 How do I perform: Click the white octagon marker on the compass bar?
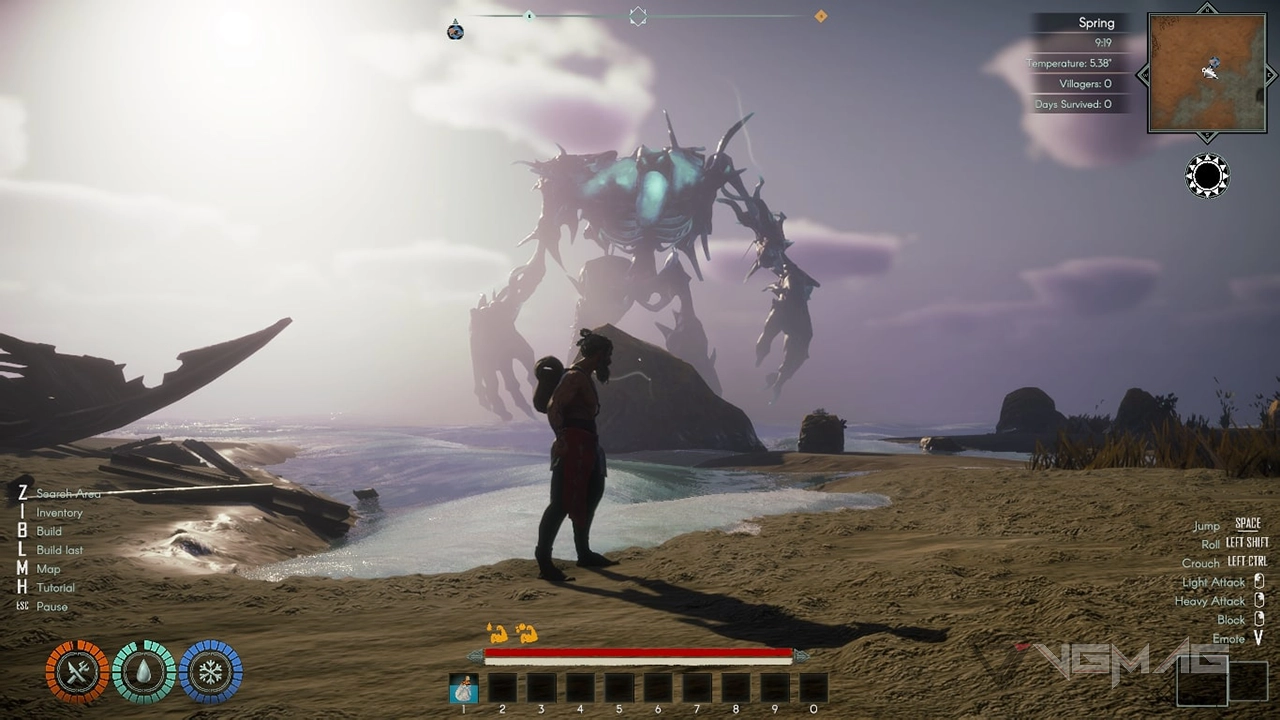638,16
